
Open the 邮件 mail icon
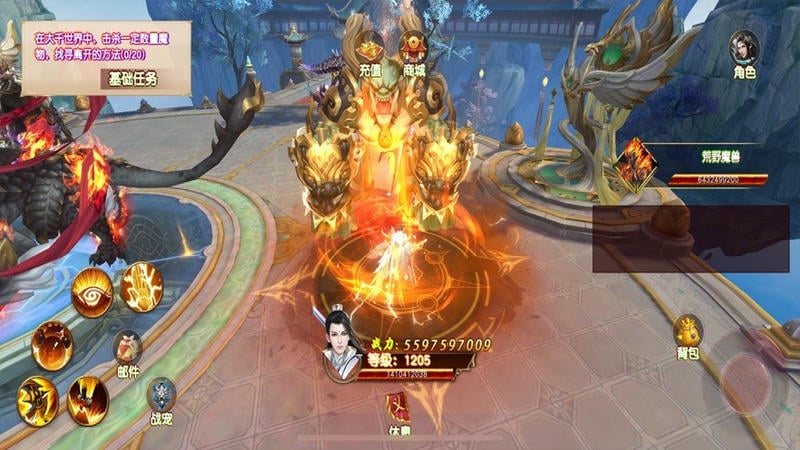point(127,352)
